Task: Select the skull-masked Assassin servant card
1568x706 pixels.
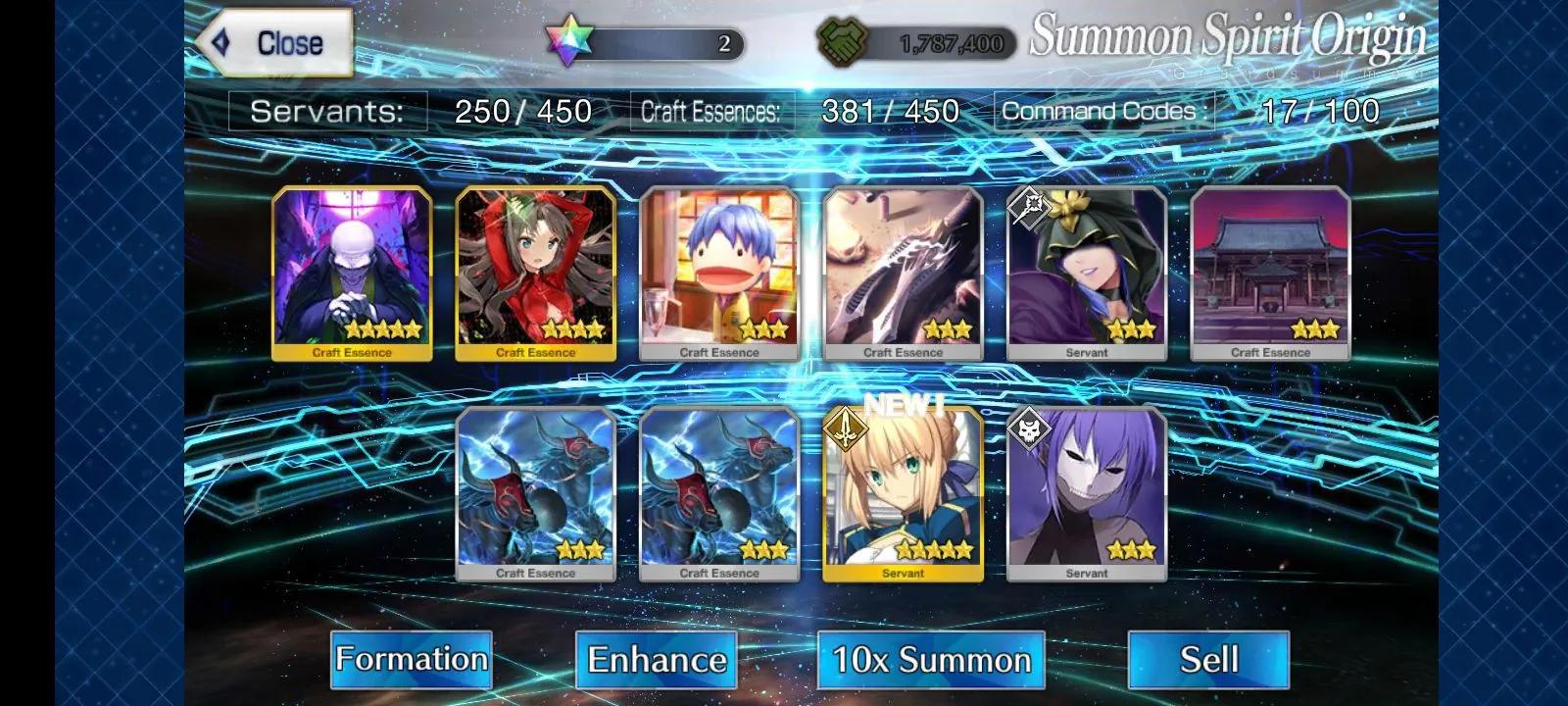Action: point(1087,493)
